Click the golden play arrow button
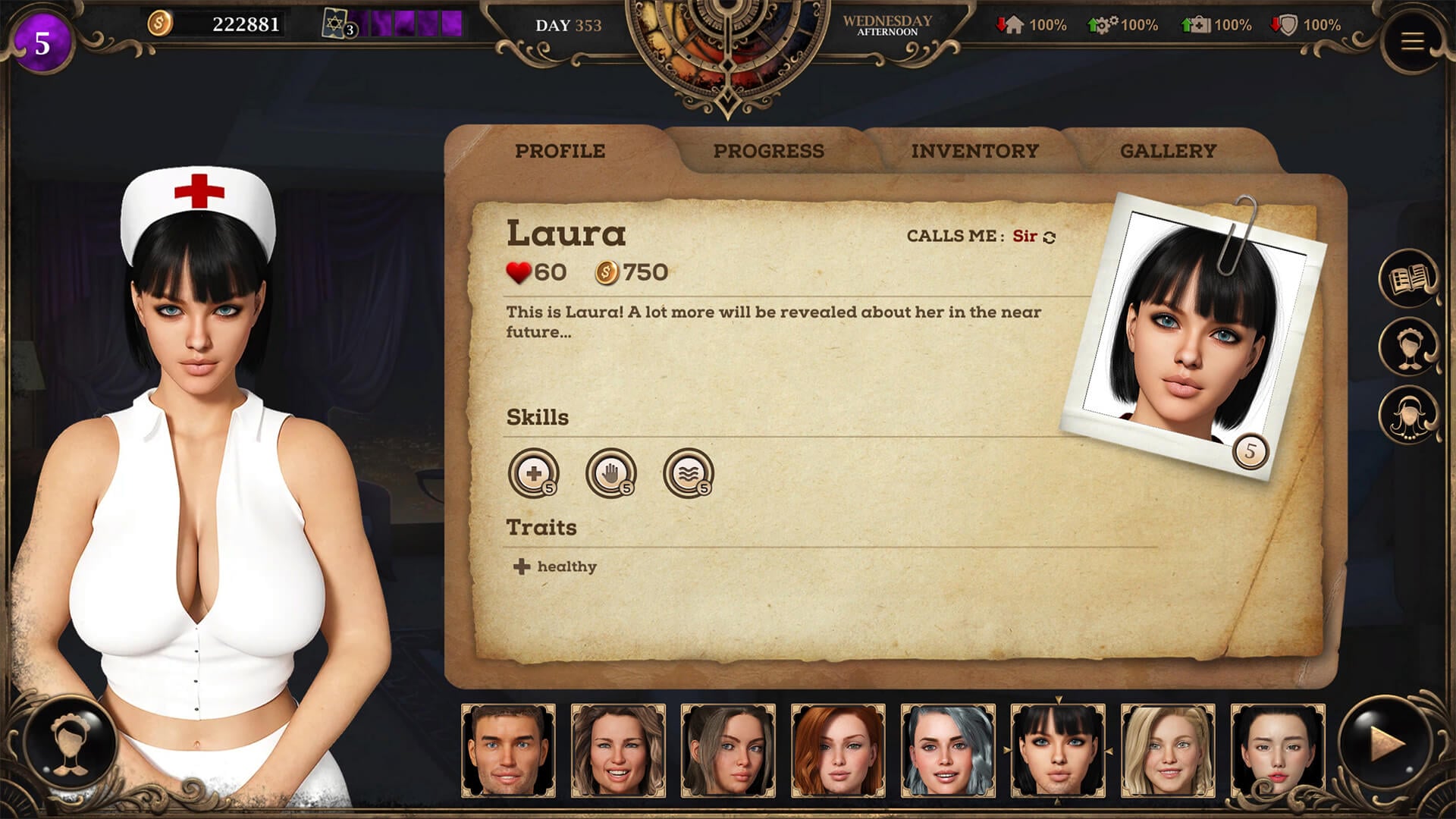 click(x=1386, y=743)
